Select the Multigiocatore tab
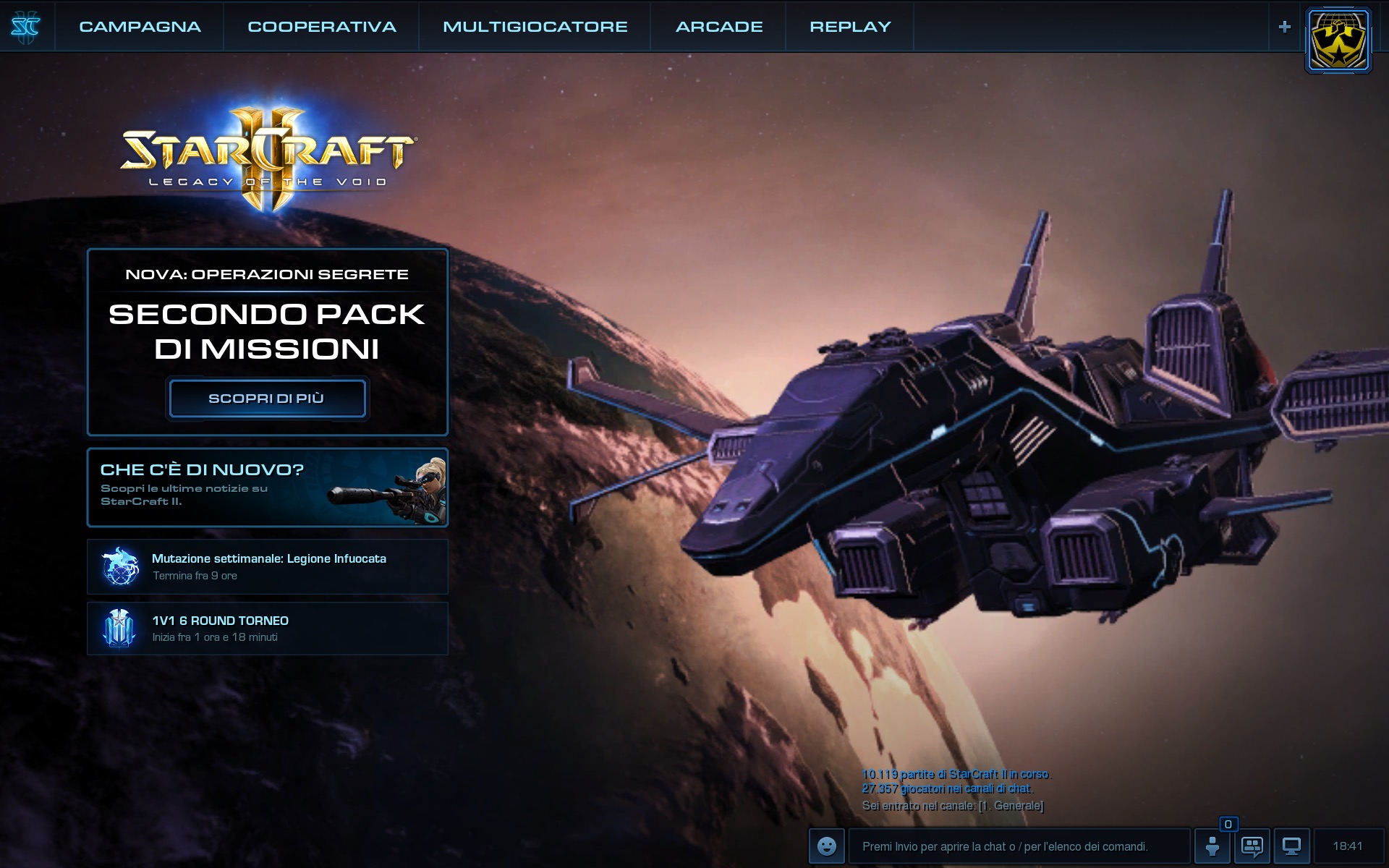The image size is (1389, 868). pyautogui.click(x=535, y=27)
